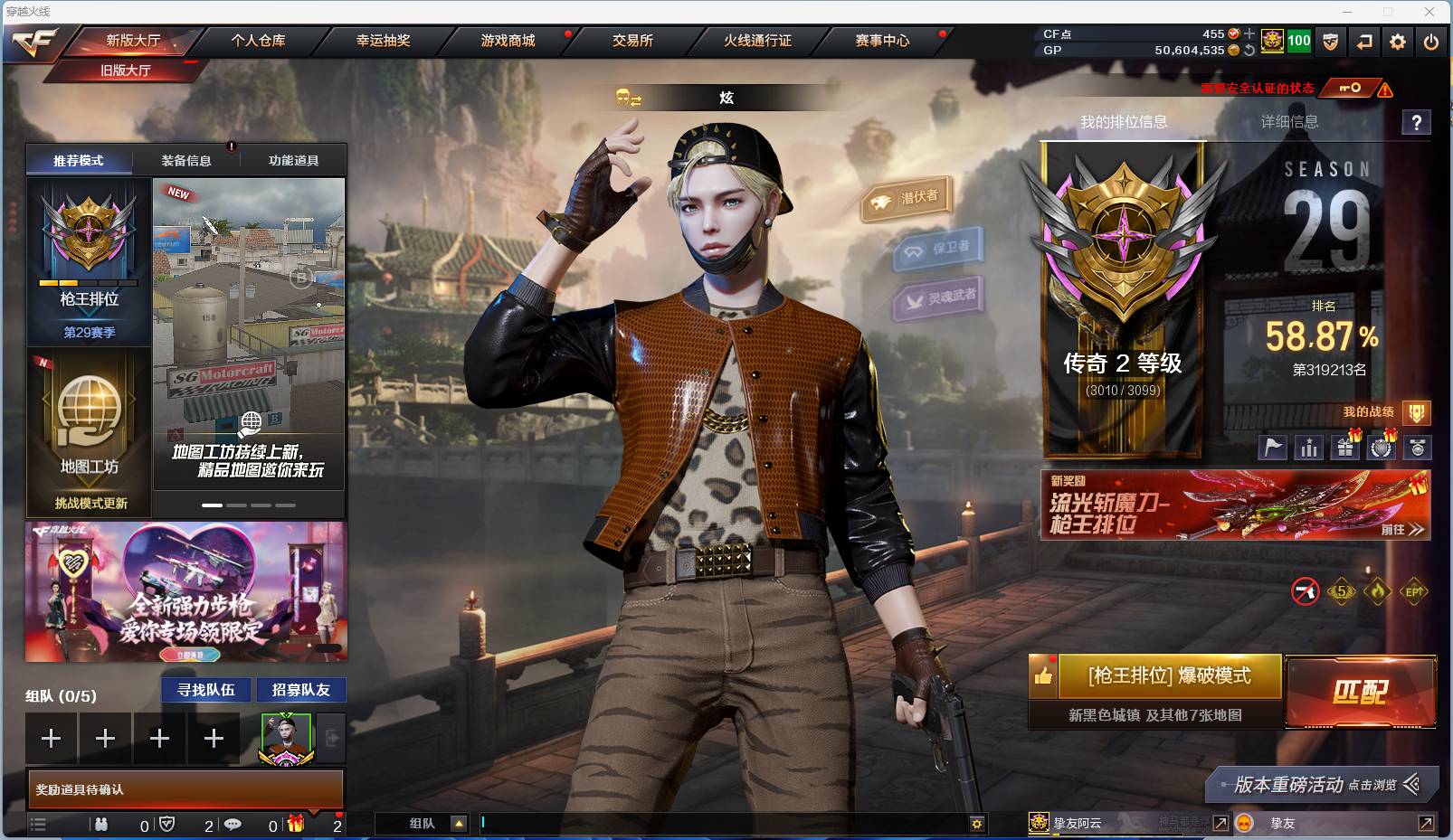1453x840 pixels.
Task: Click the security shield icon near the CF points
Action: tap(1330, 42)
